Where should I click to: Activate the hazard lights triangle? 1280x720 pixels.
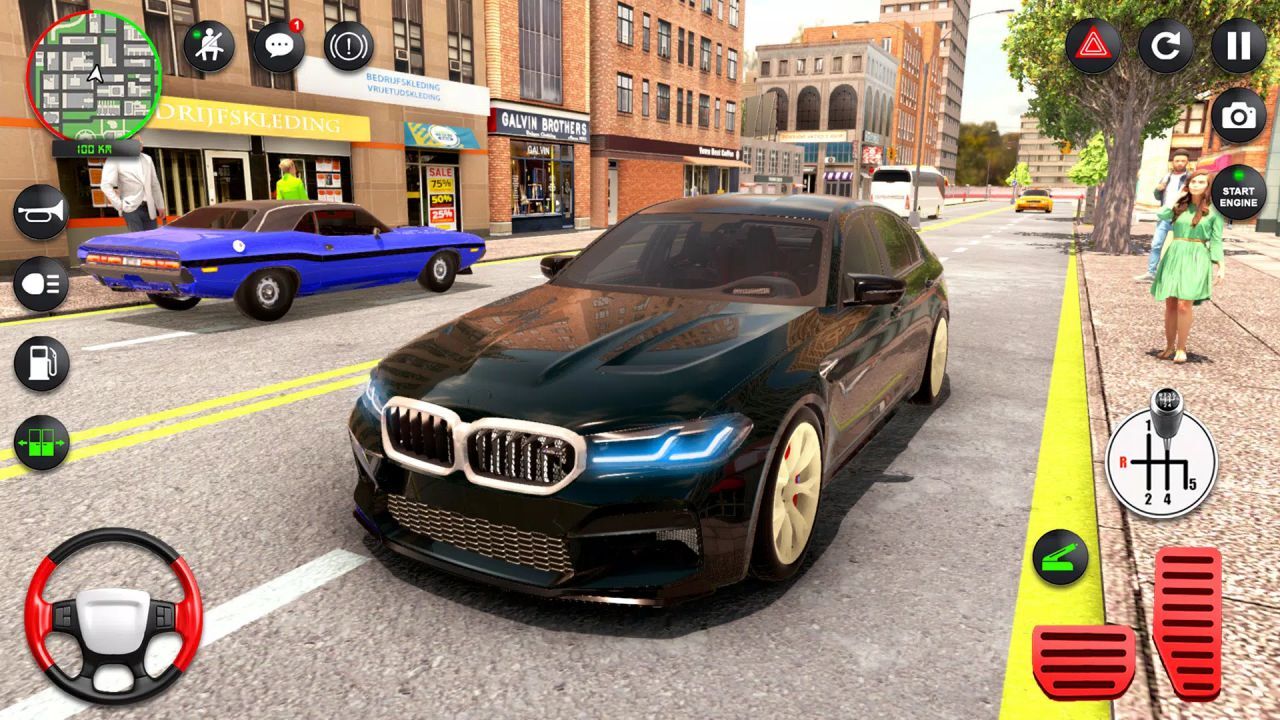(1091, 46)
